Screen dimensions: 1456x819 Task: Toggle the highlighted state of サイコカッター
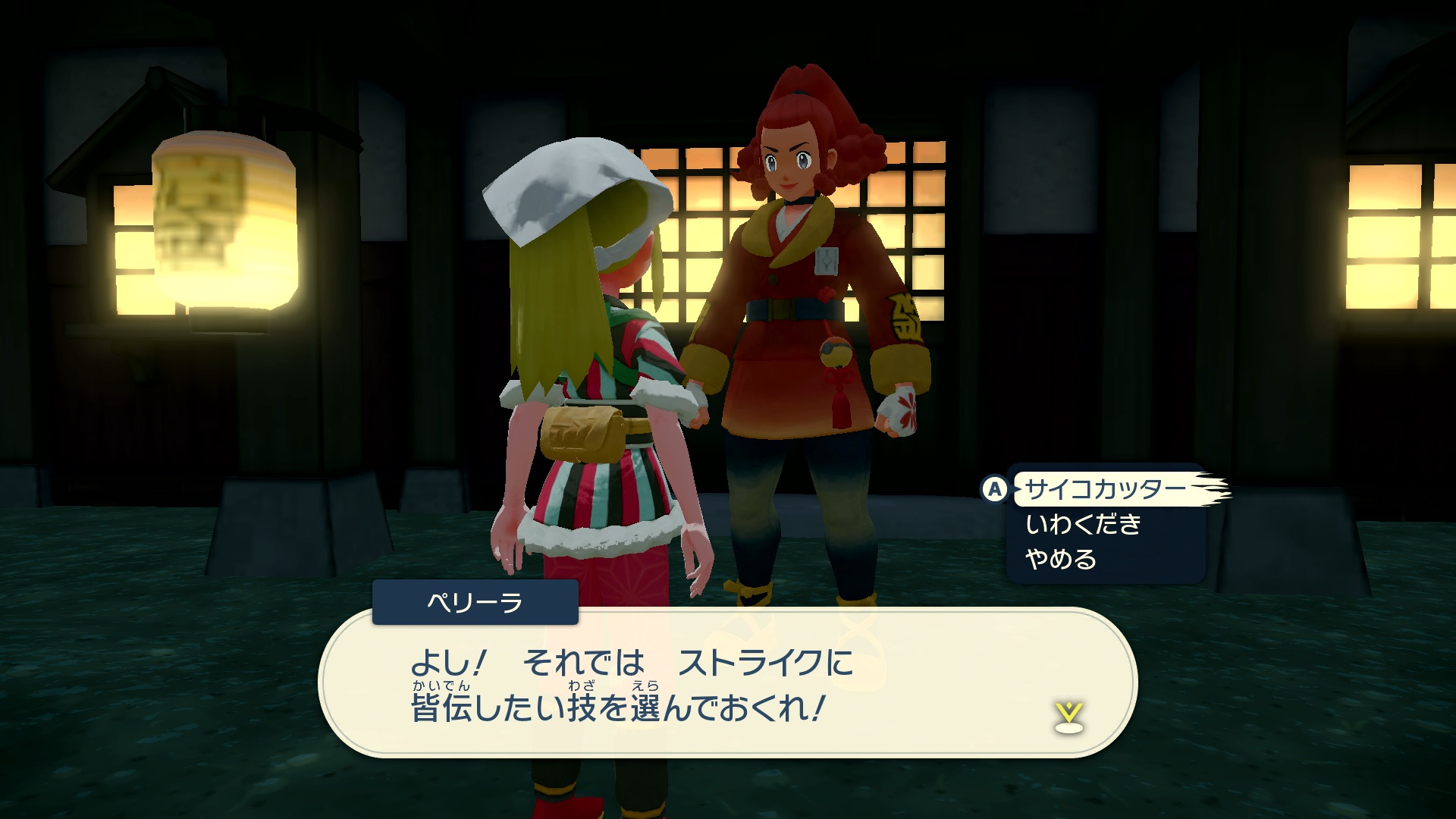pos(1109,491)
